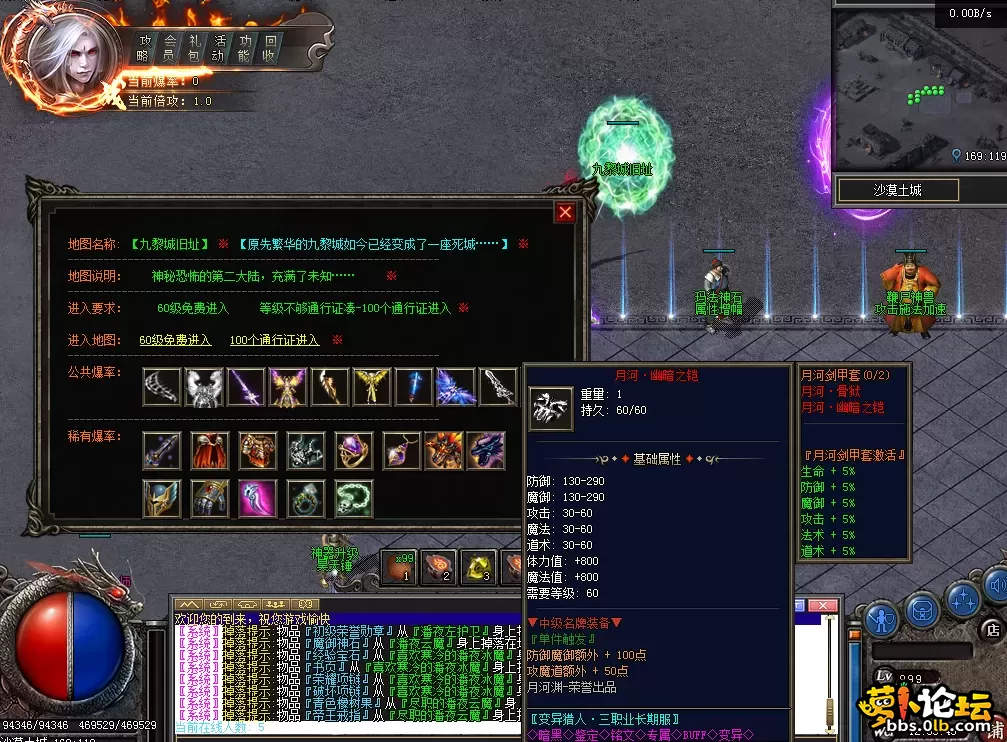Viewport: 1007px width, 742px height.
Task: Open the 回收 recycle menu
Action: (x=270, y=48)
